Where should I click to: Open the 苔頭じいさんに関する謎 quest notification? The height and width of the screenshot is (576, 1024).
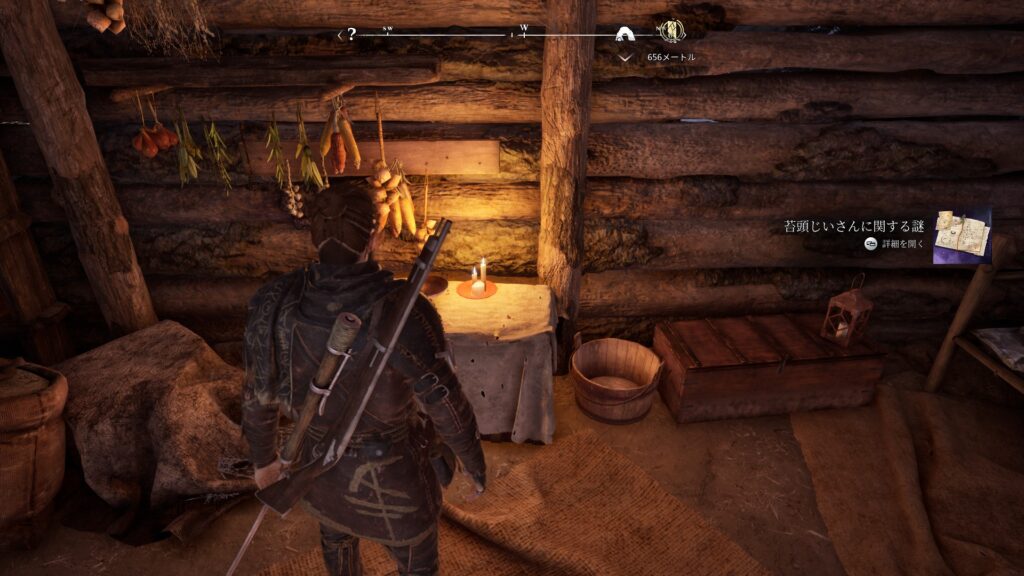856,227
